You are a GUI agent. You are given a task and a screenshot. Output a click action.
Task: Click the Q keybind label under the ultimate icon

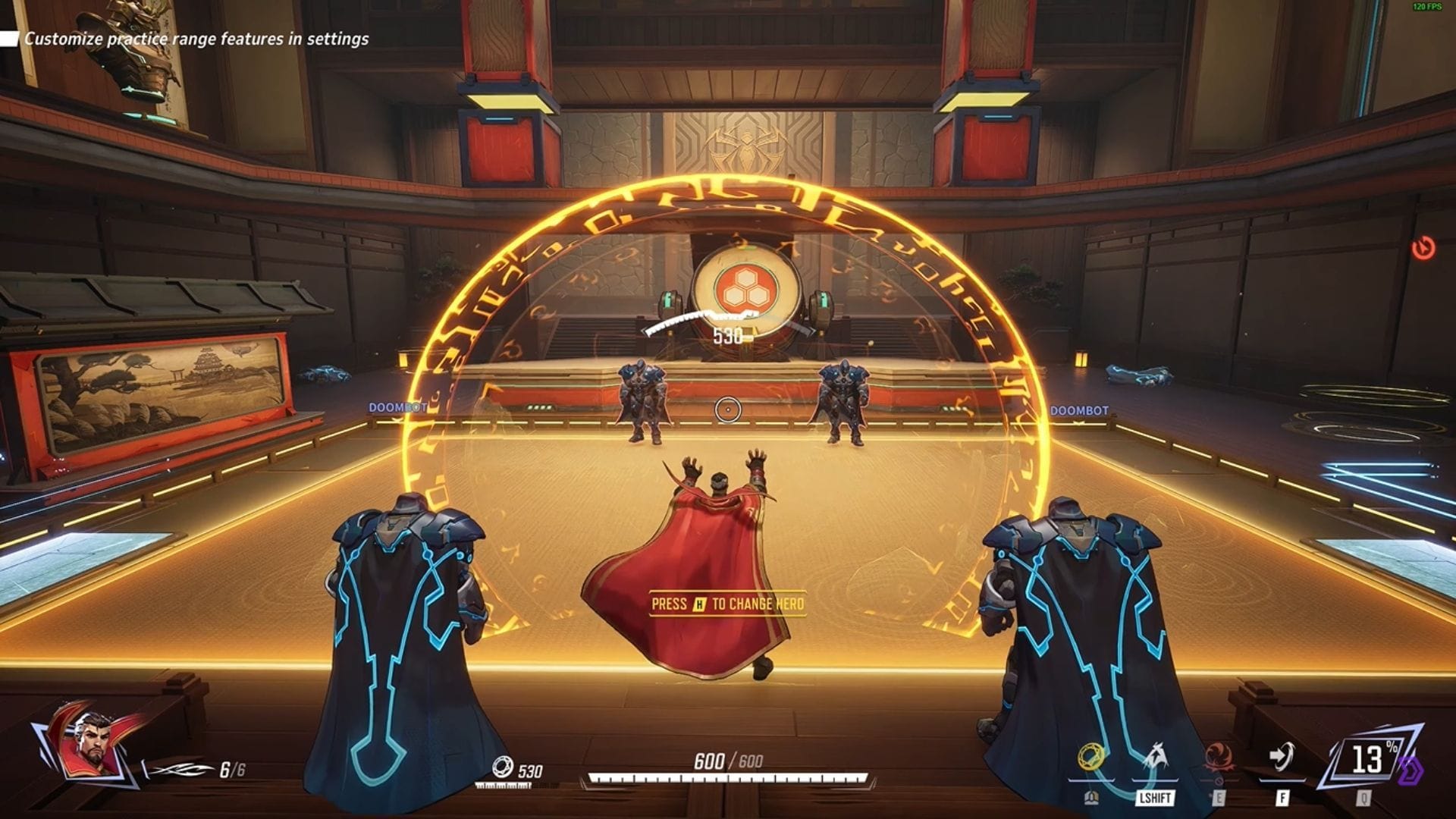coord(1364,797)
